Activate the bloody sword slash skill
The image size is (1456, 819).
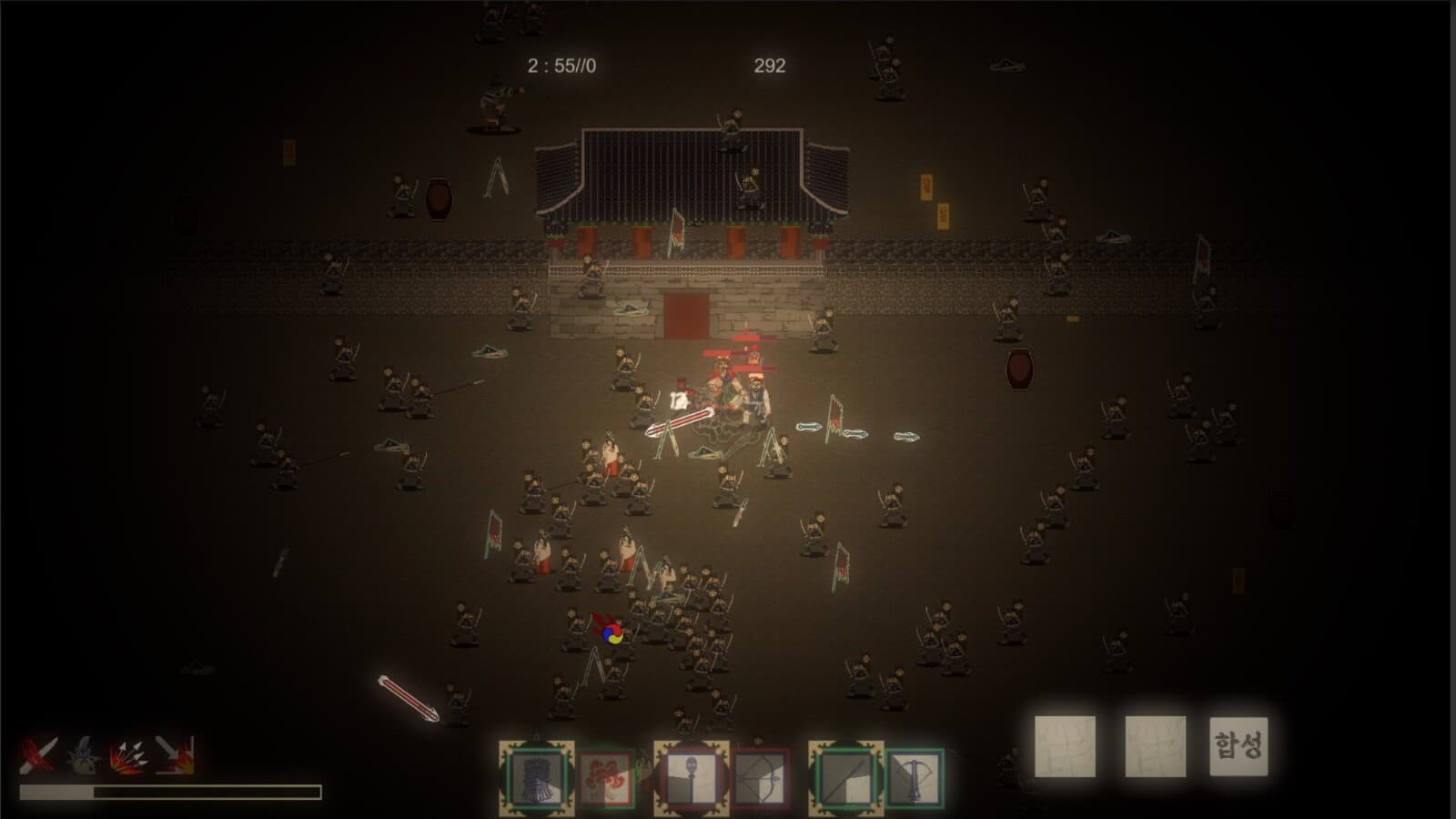38,755
